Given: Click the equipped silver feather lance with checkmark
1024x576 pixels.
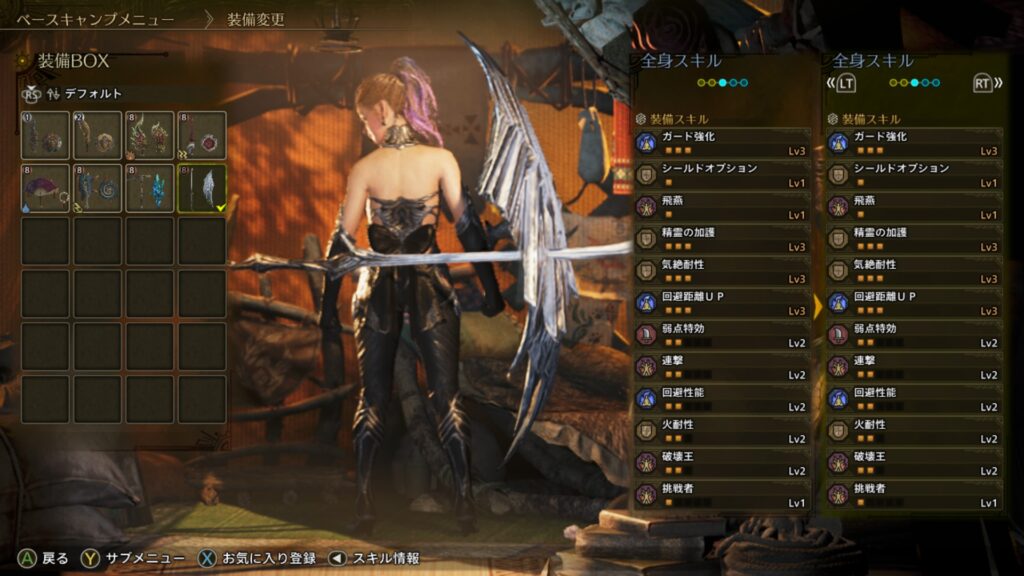Looking at the screenshot, I should [201, 188].
